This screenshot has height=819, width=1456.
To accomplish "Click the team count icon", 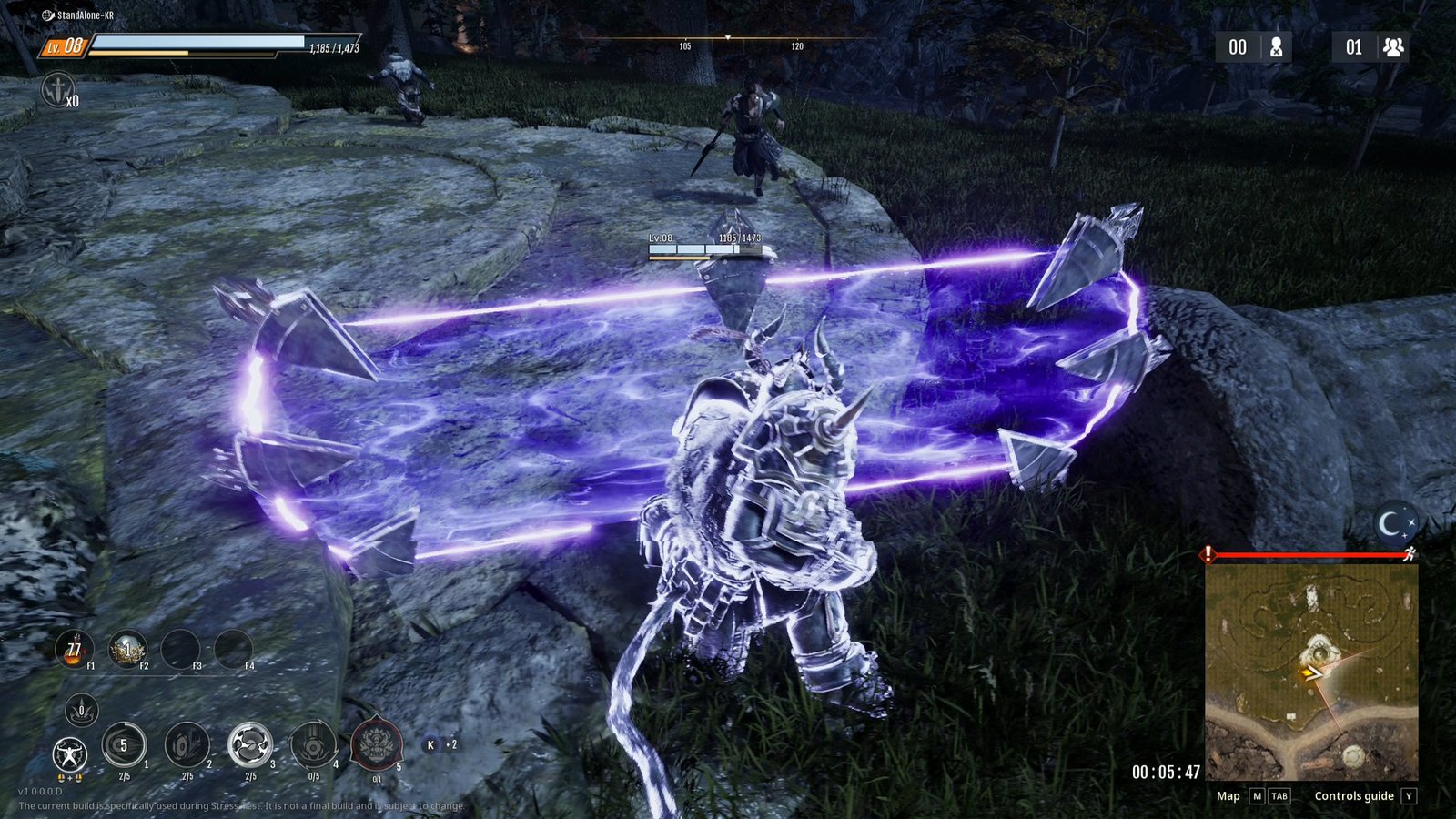I will 1392,47.
